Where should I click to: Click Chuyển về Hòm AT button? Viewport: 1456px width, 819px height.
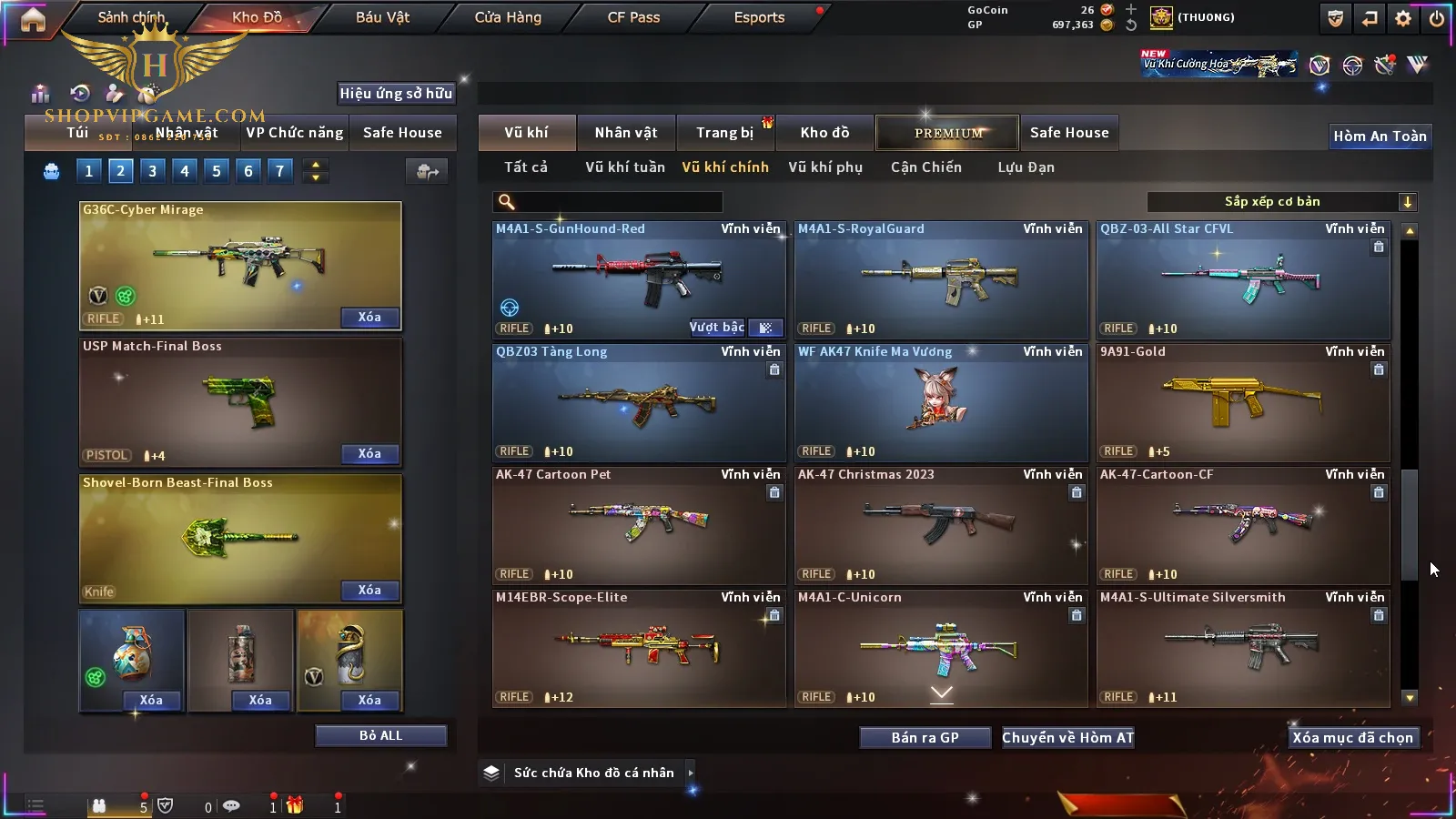click(1067, 738)
